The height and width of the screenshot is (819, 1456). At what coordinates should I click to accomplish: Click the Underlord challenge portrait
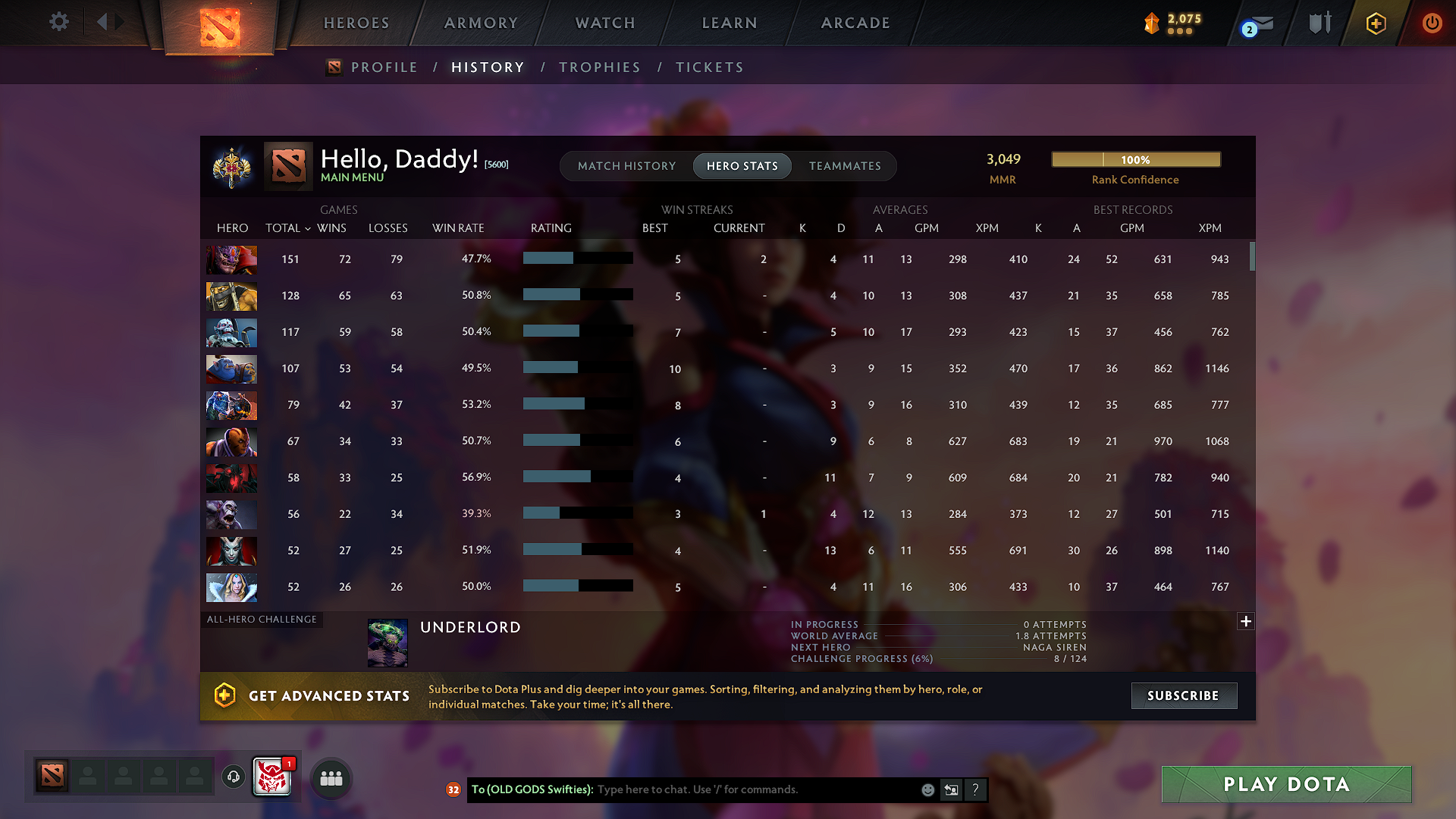387,642
